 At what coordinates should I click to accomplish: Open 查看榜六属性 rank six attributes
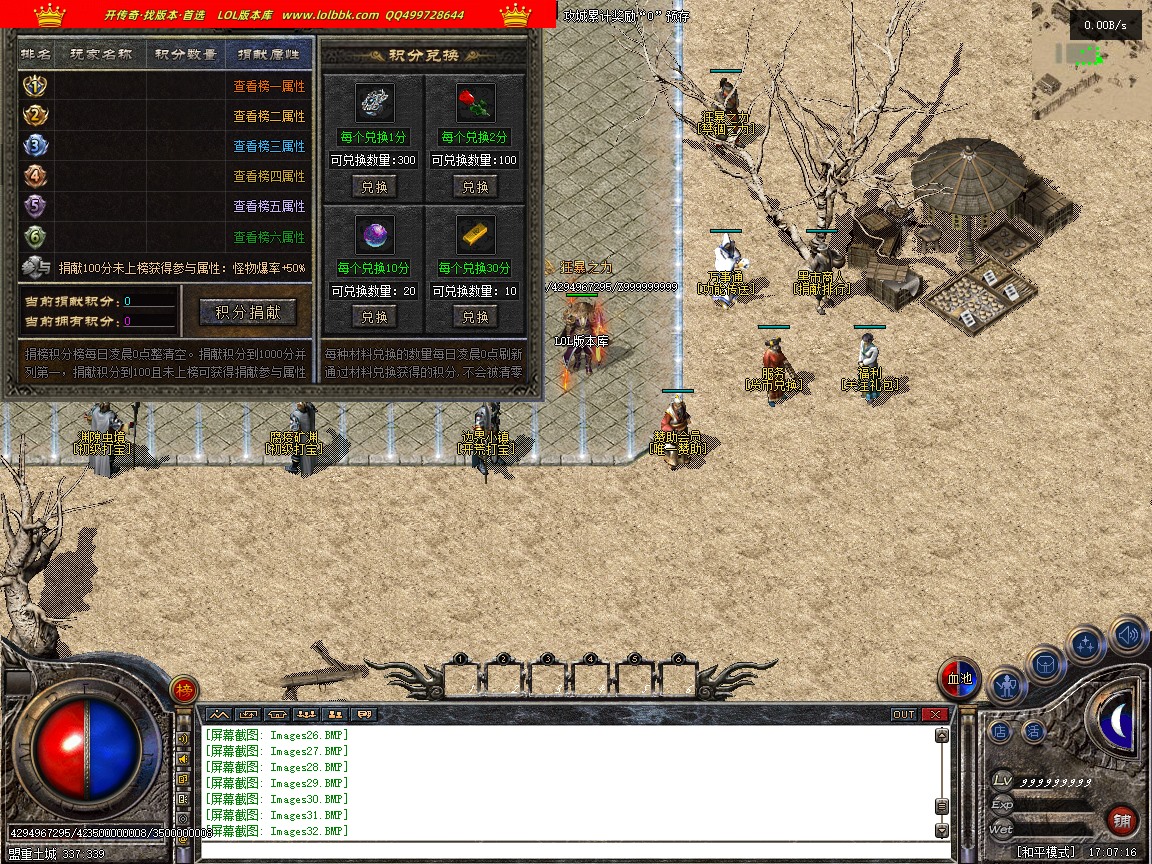point(269,237)
